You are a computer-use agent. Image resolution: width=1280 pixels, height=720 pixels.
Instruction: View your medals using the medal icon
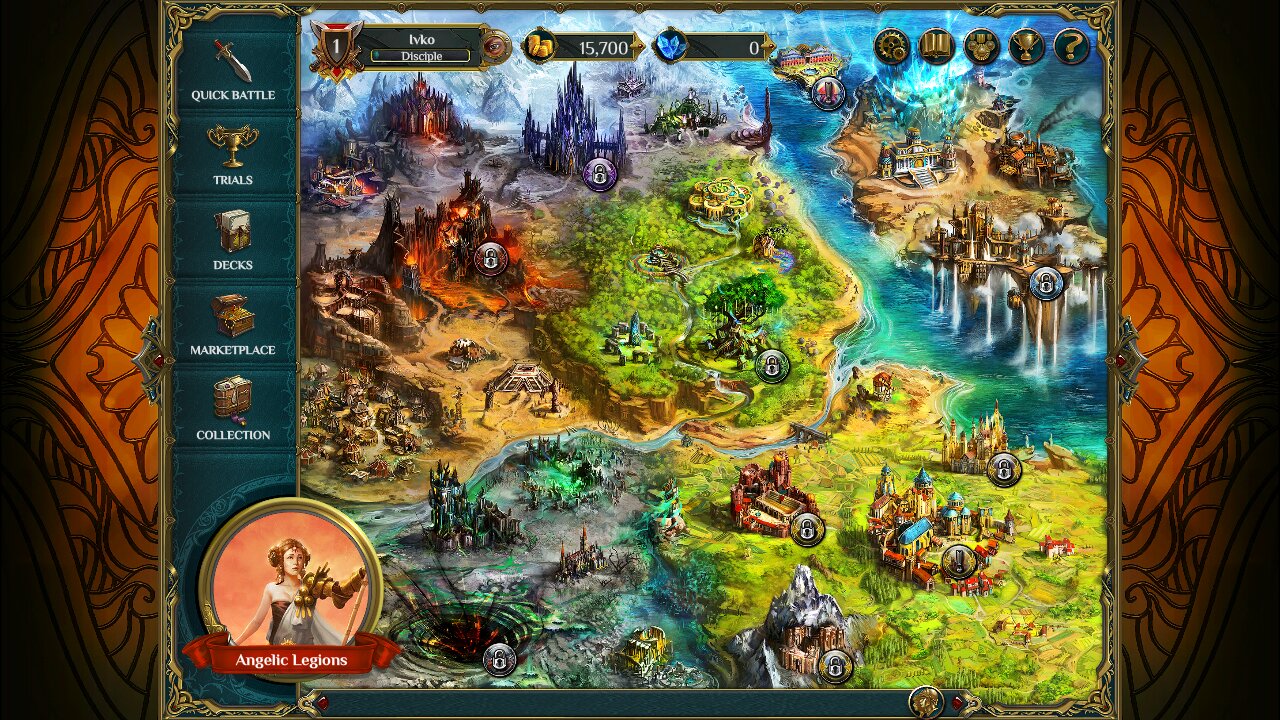pyautogui.click(x=984, y=46)
